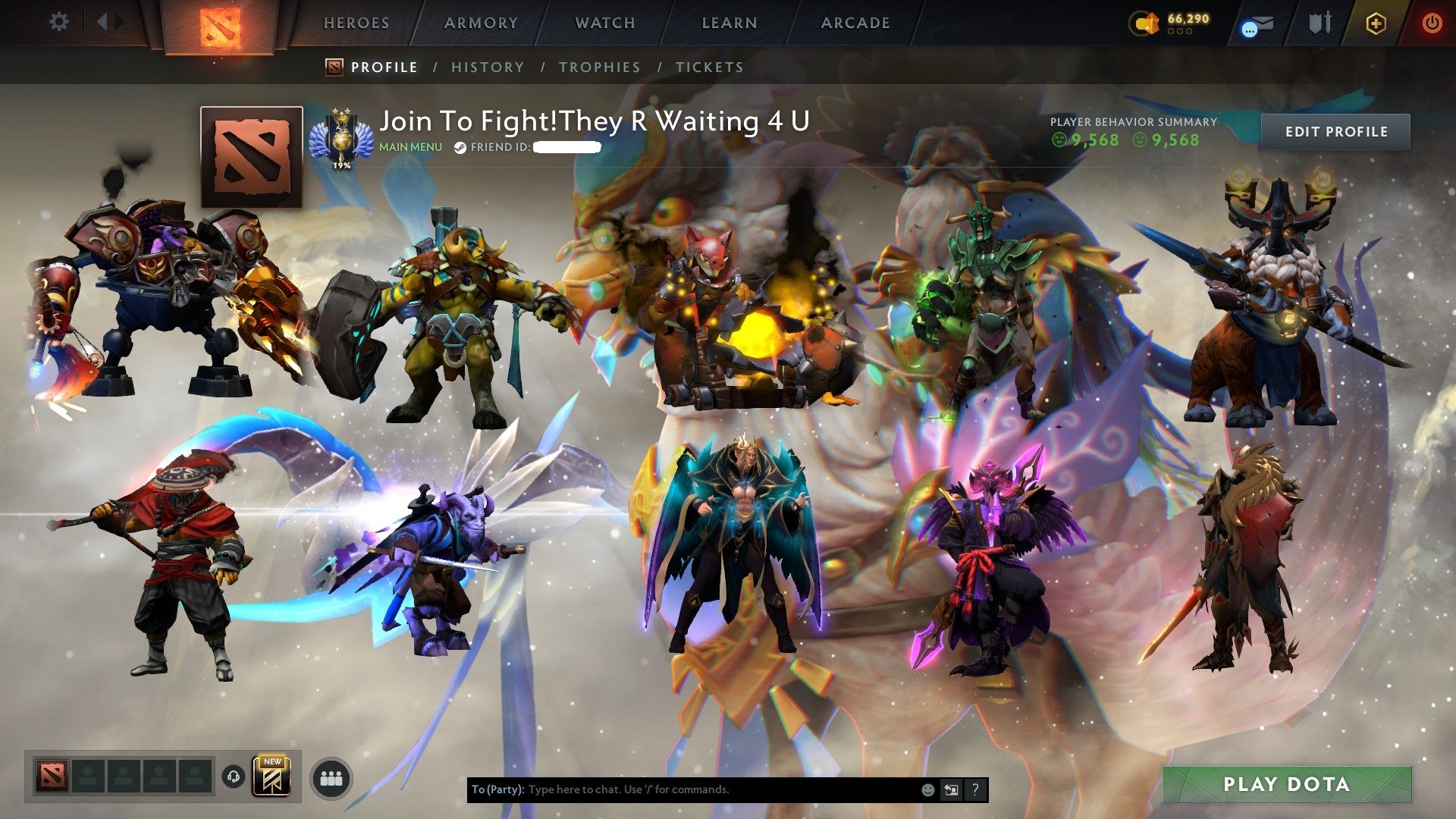This screenshot has height=819, width=1456.
Task: Open the emoticon picker in chat bar
Action: click(x=927, y=789)
